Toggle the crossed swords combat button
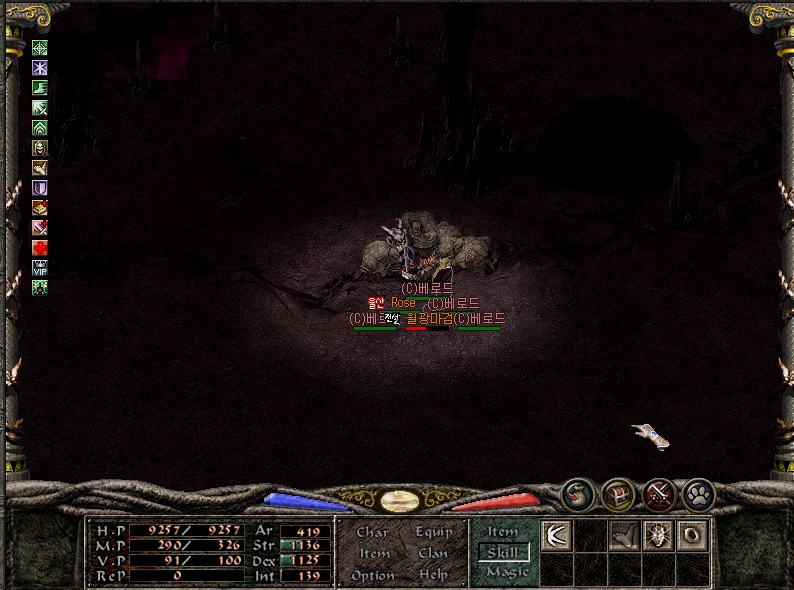Image resolution: width=794 pixels, height=590 pixels. click(659, 493)
